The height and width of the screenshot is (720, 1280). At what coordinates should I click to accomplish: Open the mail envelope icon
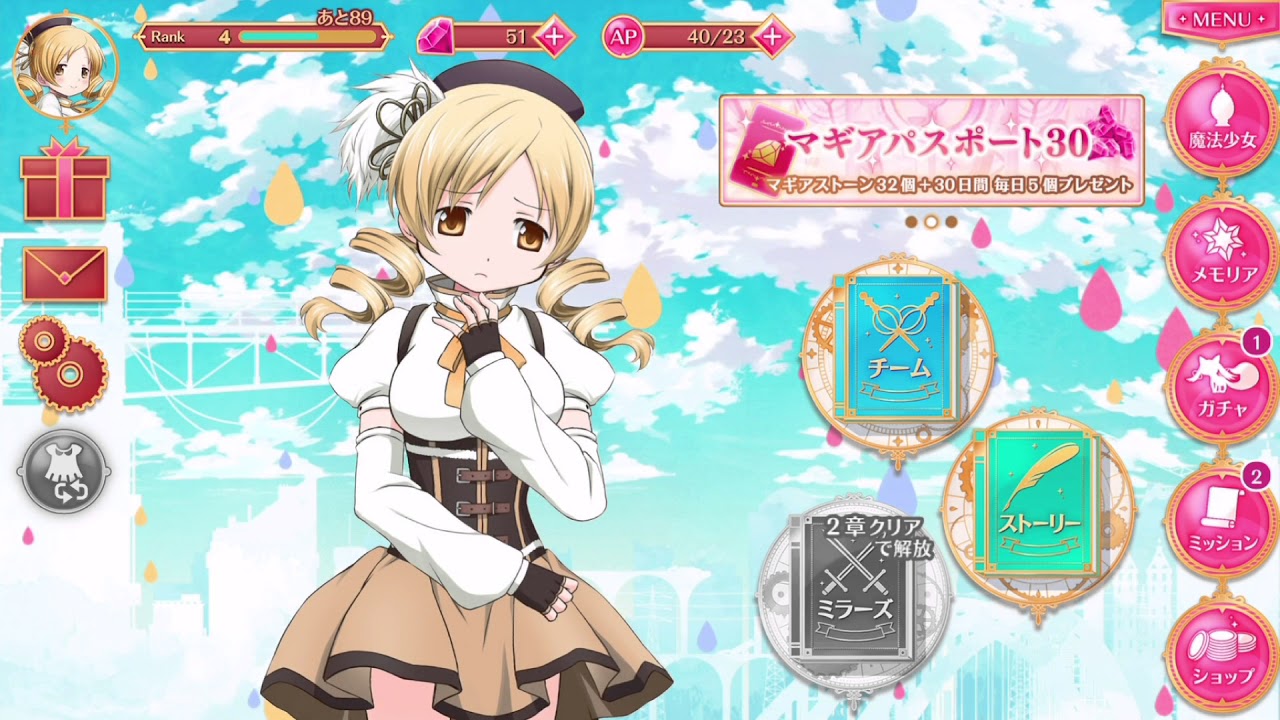click(65, 275)
